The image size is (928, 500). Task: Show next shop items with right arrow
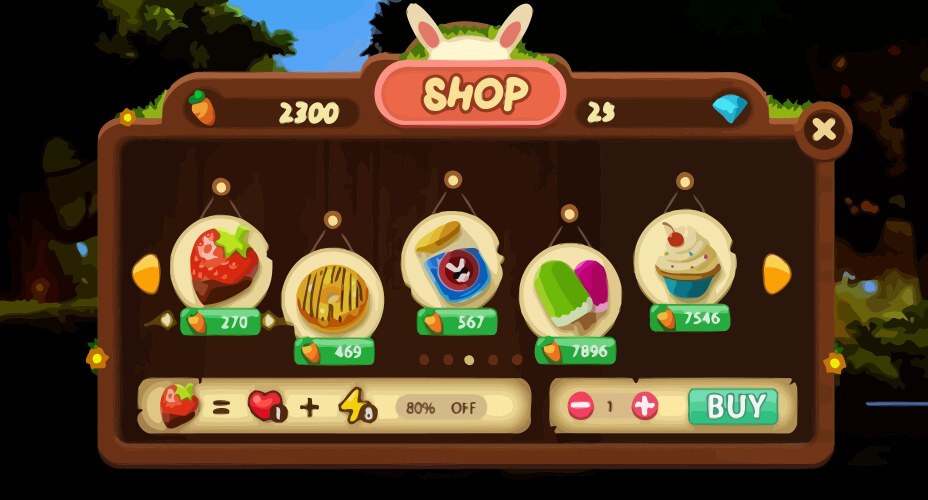pos(777,274)
